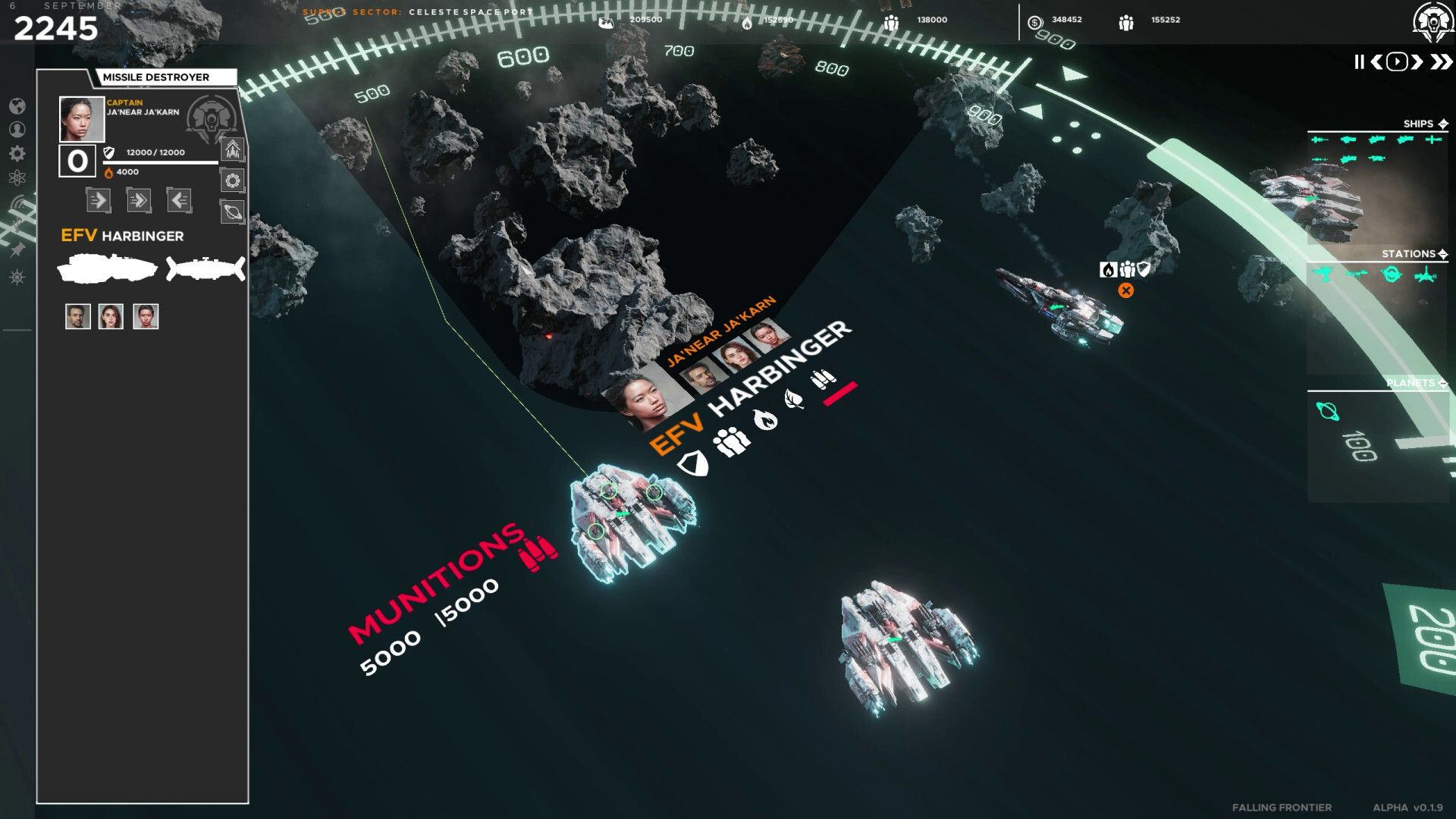The height and width of the screenshot is (819, 1456).
Task: Select the MISSILE DESTROYER header tab
Action: 159,77
